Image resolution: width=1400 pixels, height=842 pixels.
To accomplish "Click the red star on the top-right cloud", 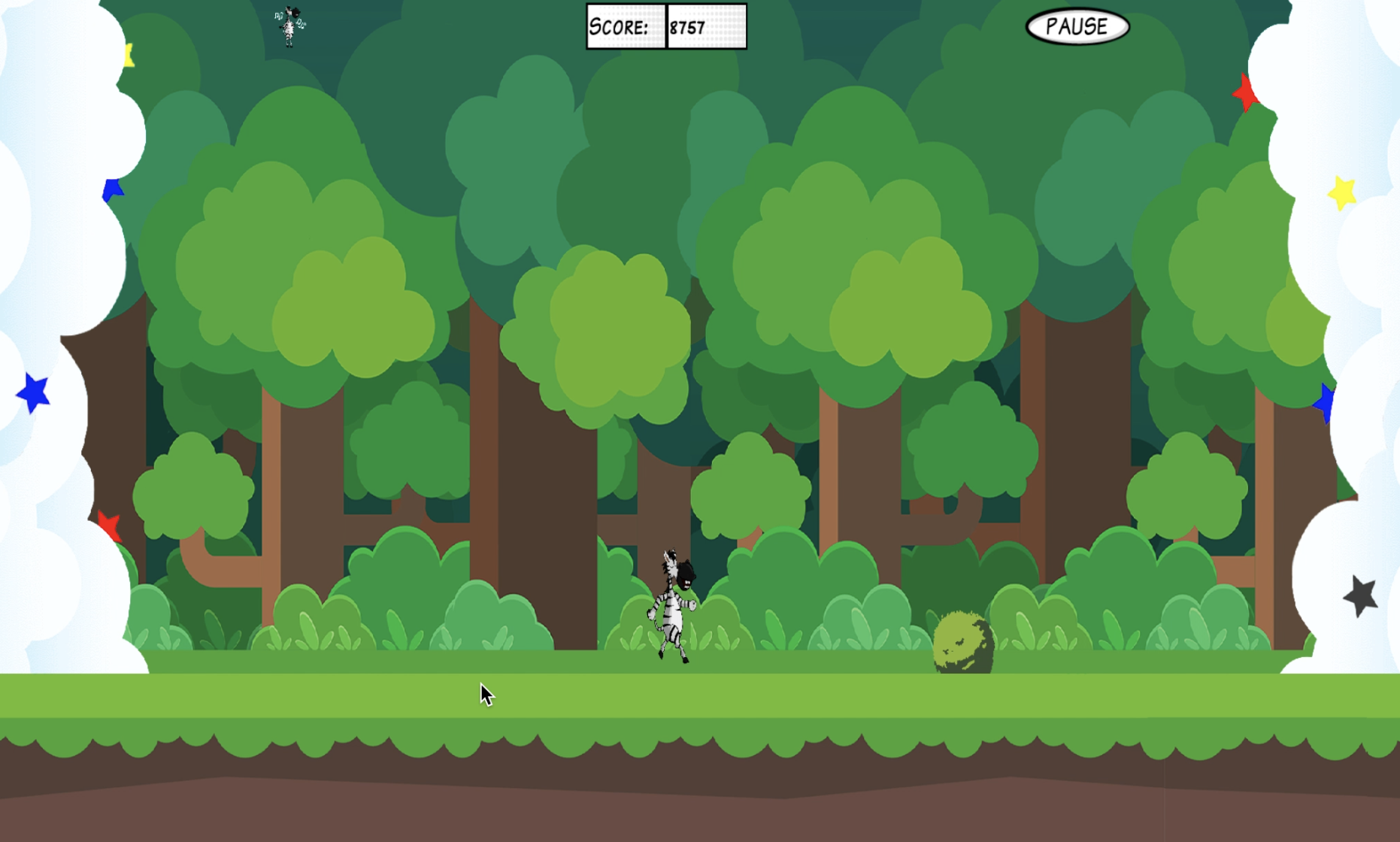I will (x=1244, y=94).
